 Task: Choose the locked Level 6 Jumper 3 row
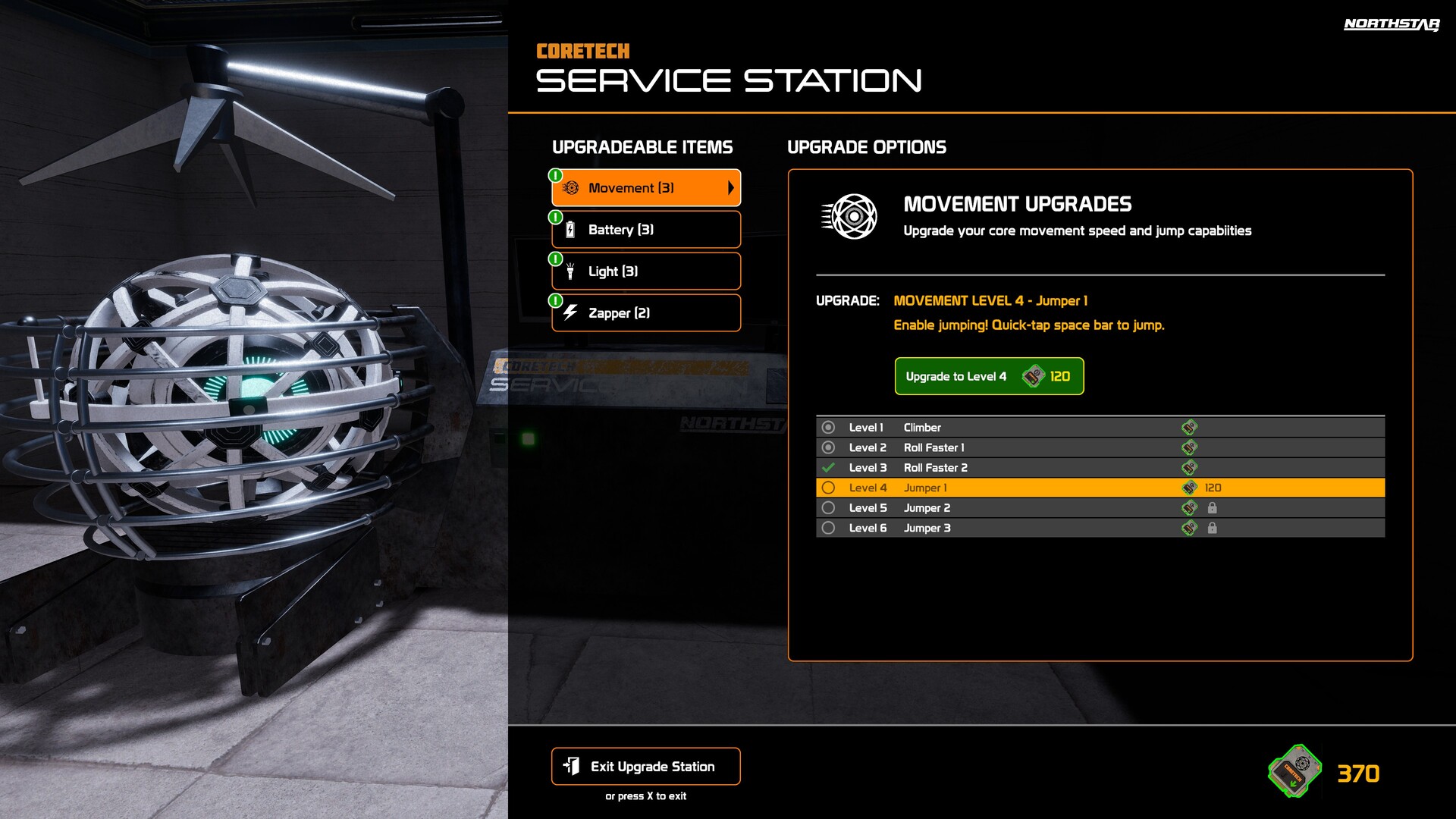pos(1100,528)
